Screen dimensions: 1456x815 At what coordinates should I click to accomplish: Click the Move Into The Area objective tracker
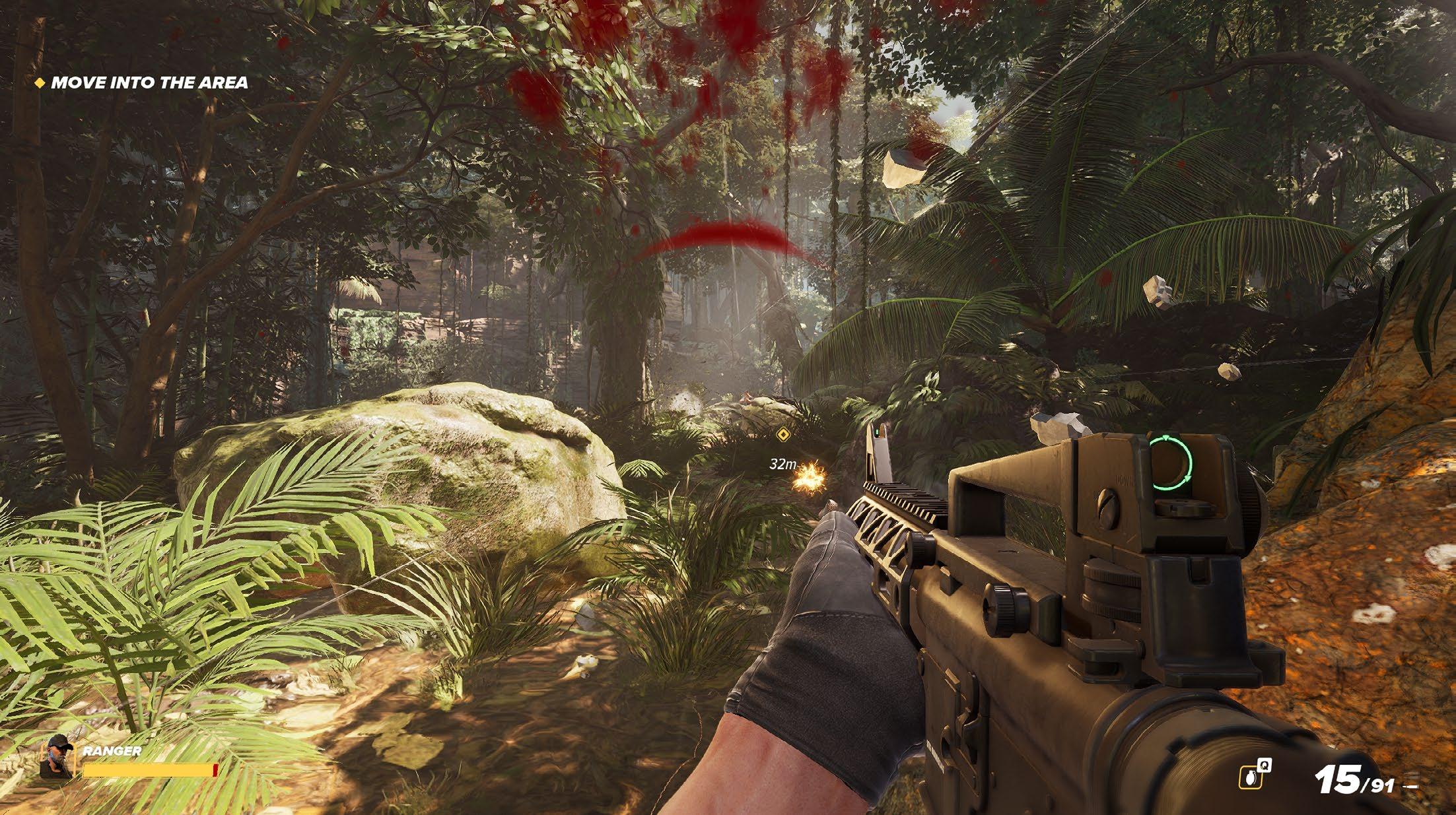coord(142,83)
